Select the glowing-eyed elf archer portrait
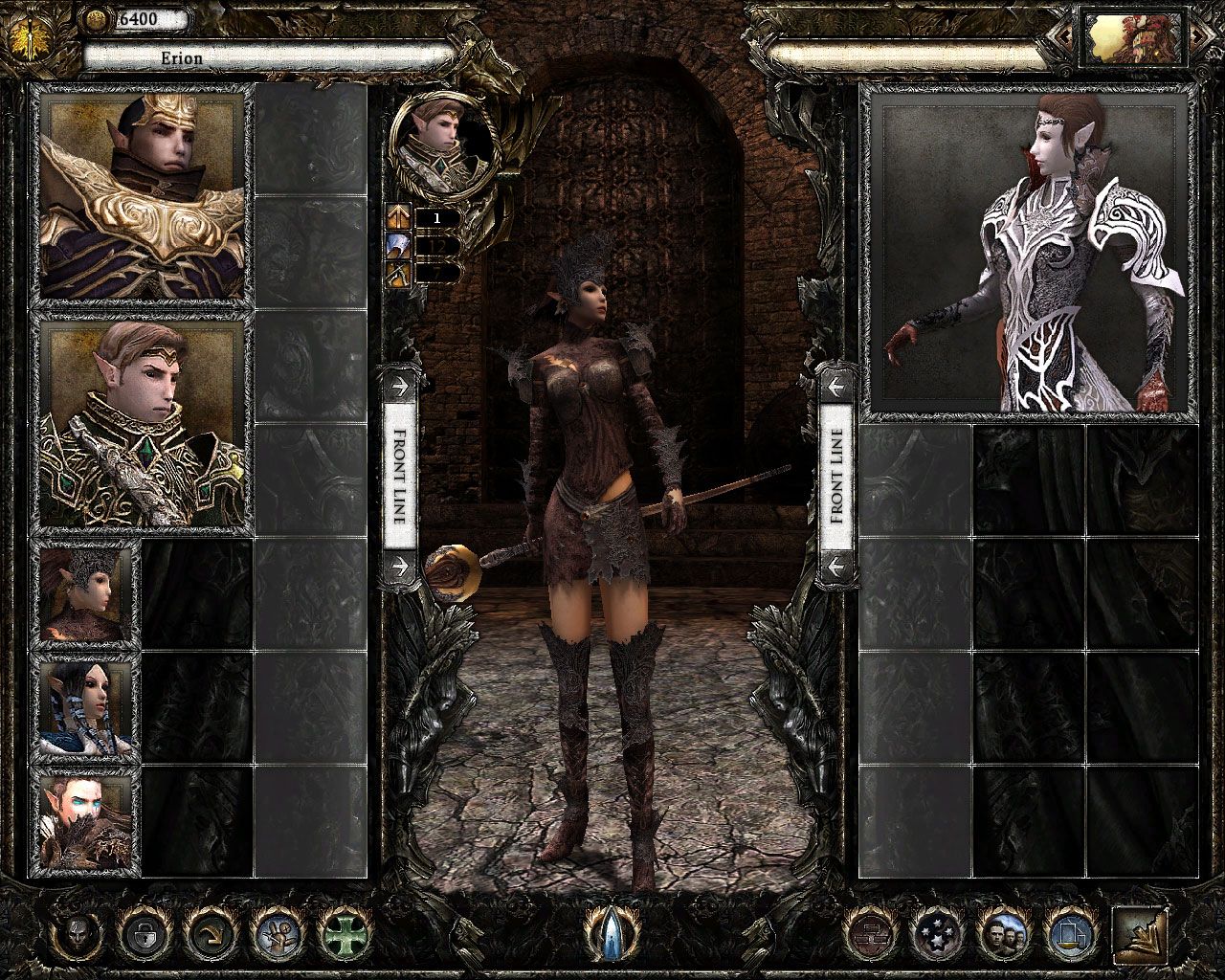The image size is (1225, 980). [85, 821]
